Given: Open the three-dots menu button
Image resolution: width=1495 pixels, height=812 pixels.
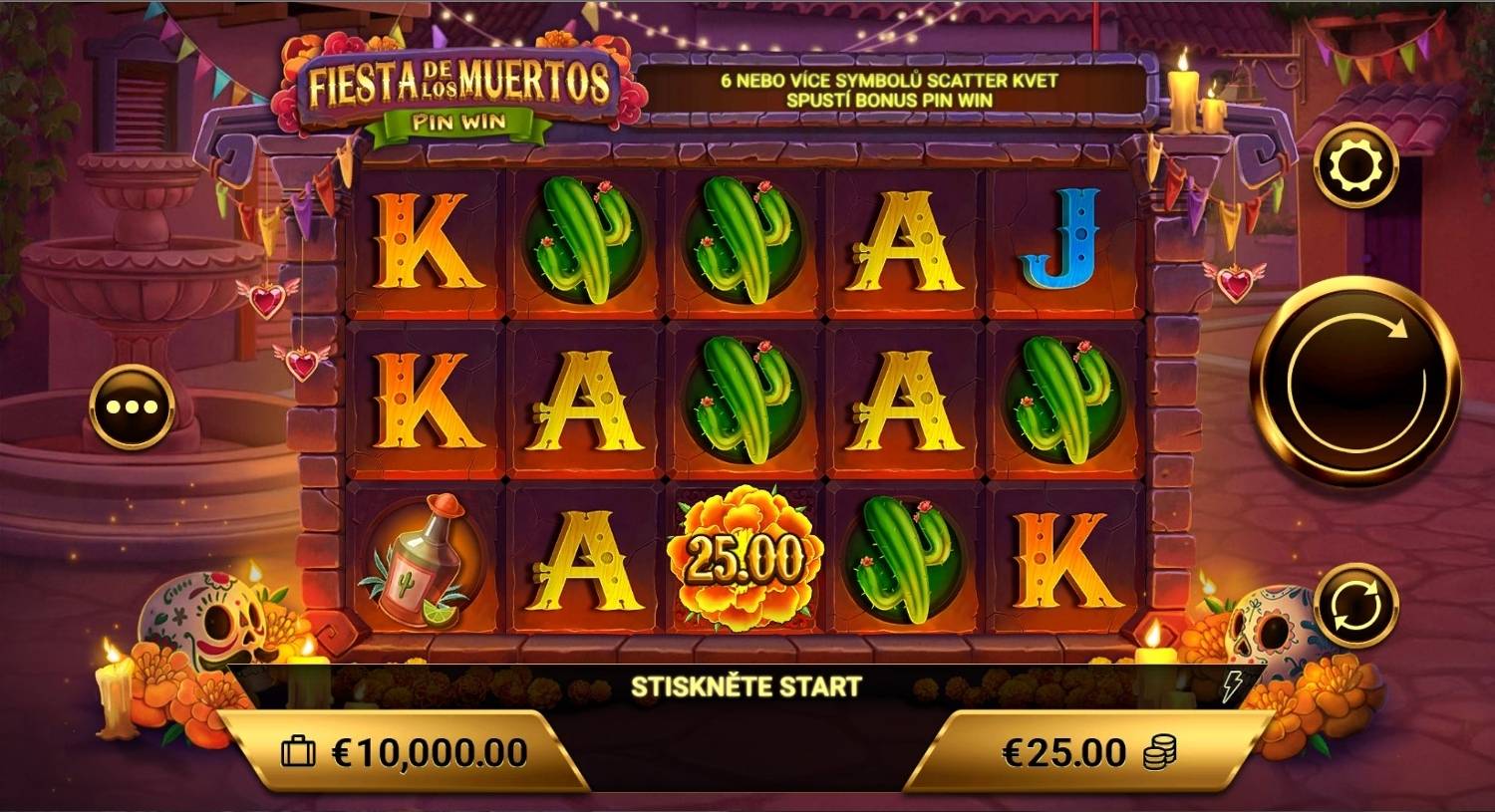Looking at the screenshot, I should 132,407.
